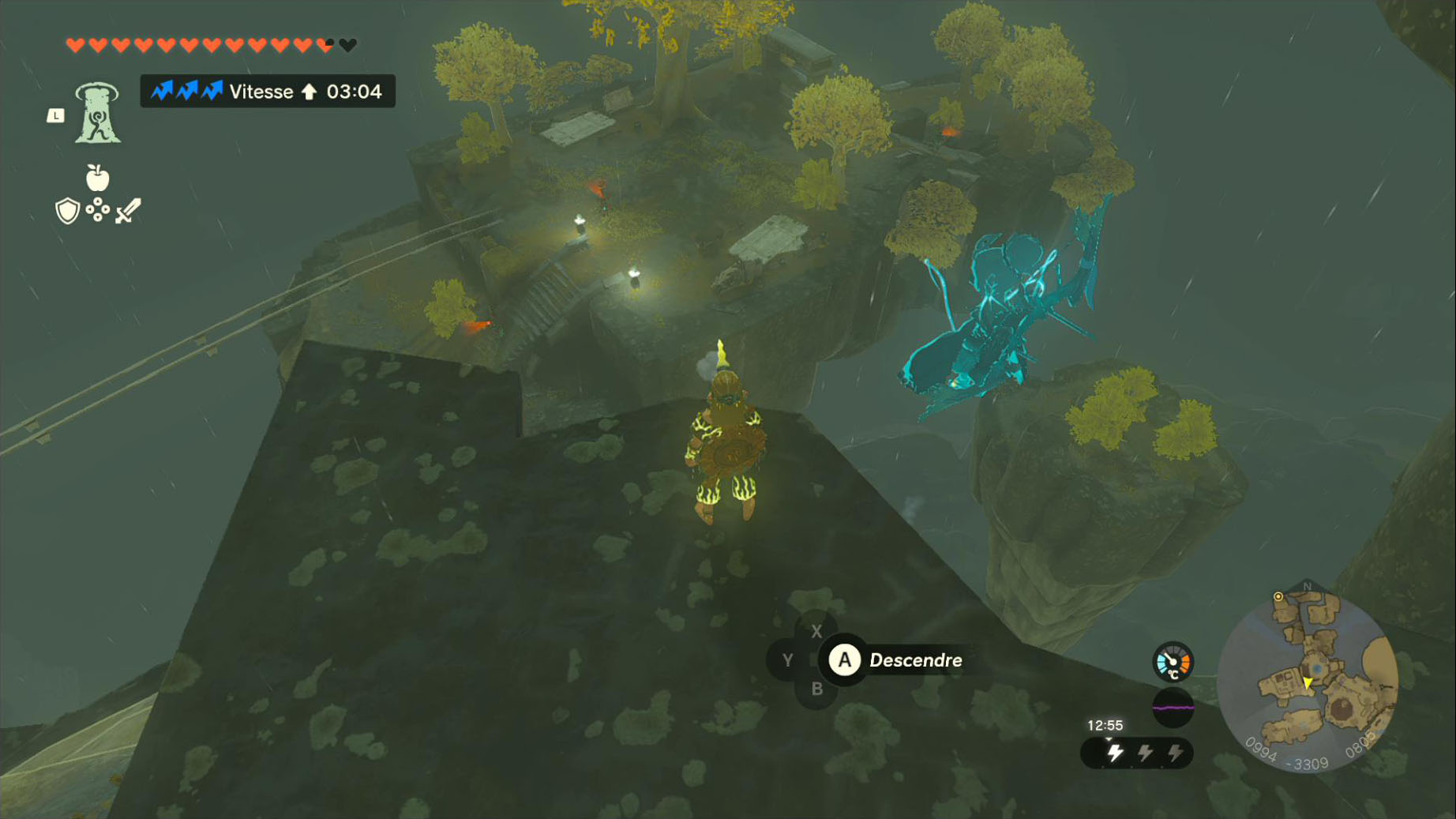The height and width of the screenshot is (819, 1456).
Task: Click the Vitesse speed boost indicator
Action: pos(268,92)
